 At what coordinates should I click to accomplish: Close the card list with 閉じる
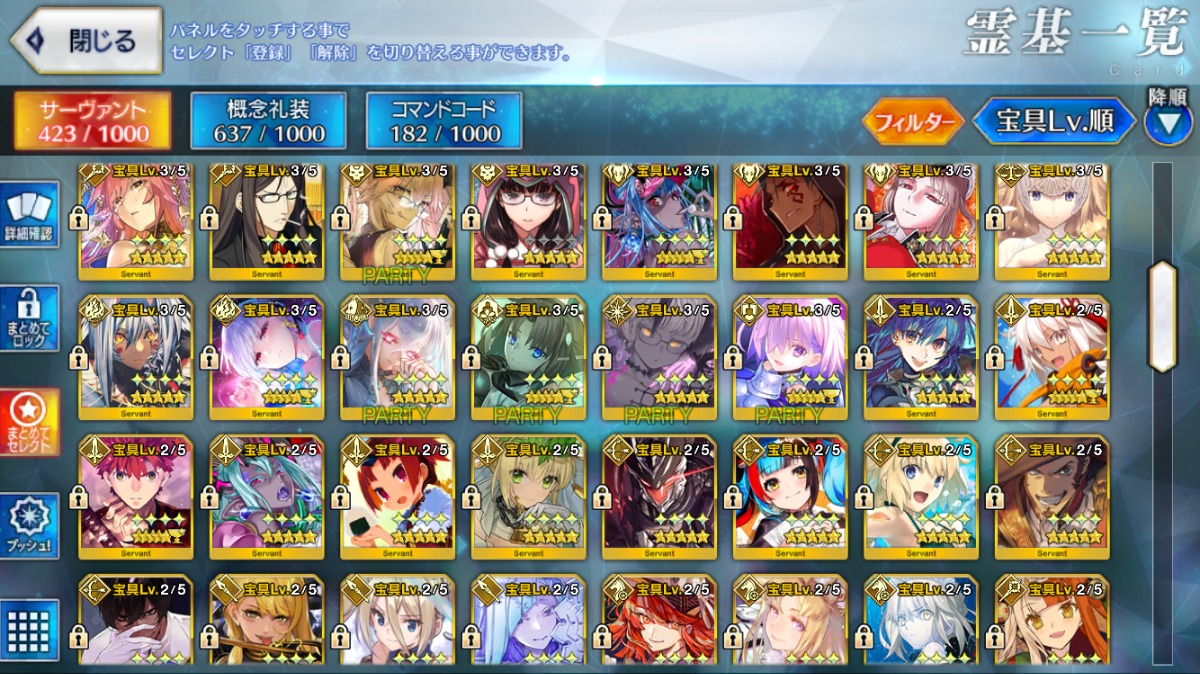87,41
